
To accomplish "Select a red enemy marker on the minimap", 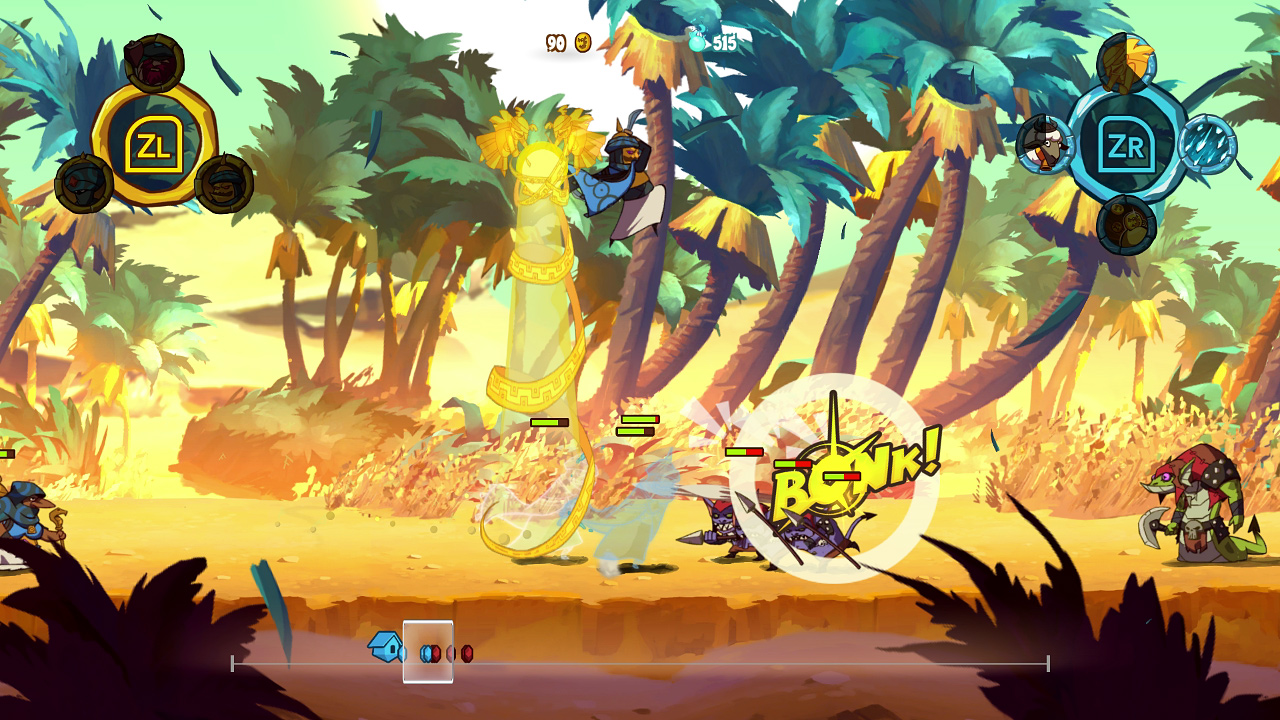I will [467, 654].
